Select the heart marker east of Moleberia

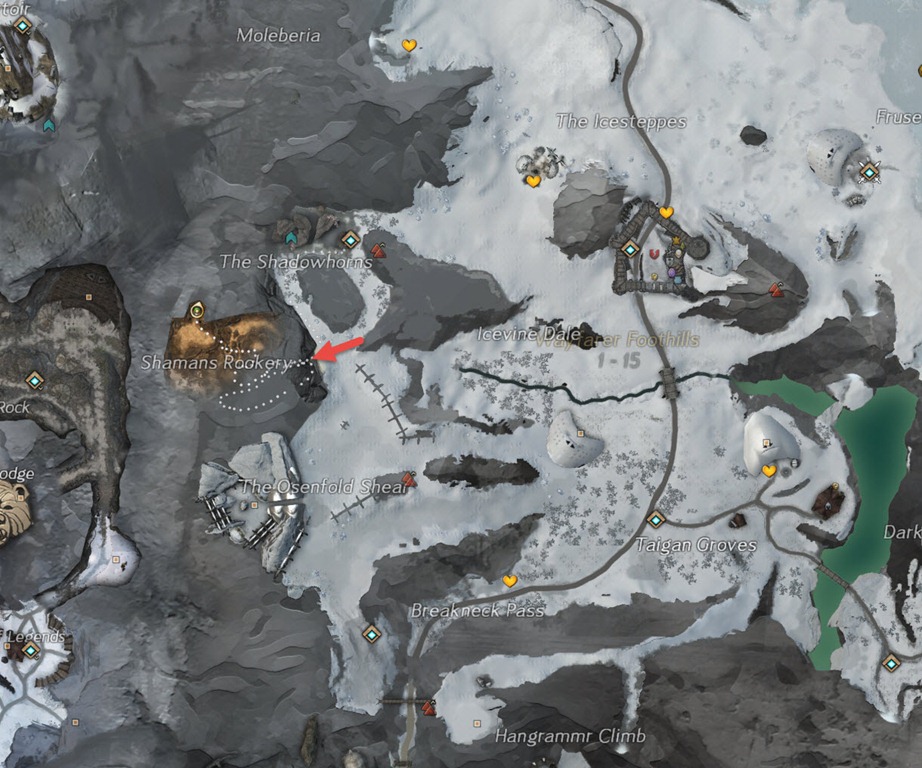coord(408,45)
